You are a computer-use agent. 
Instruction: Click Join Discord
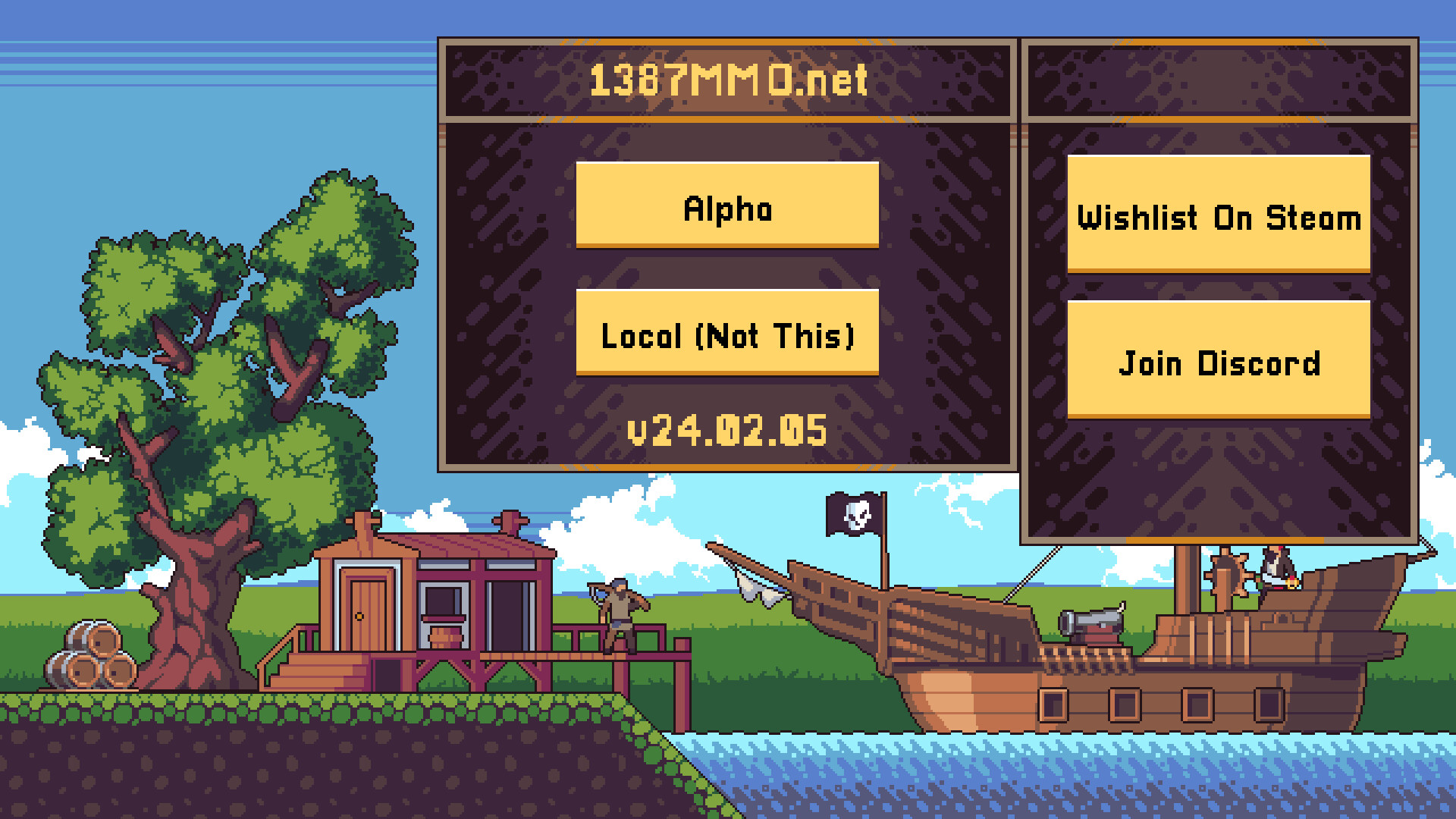point(1218,364)
